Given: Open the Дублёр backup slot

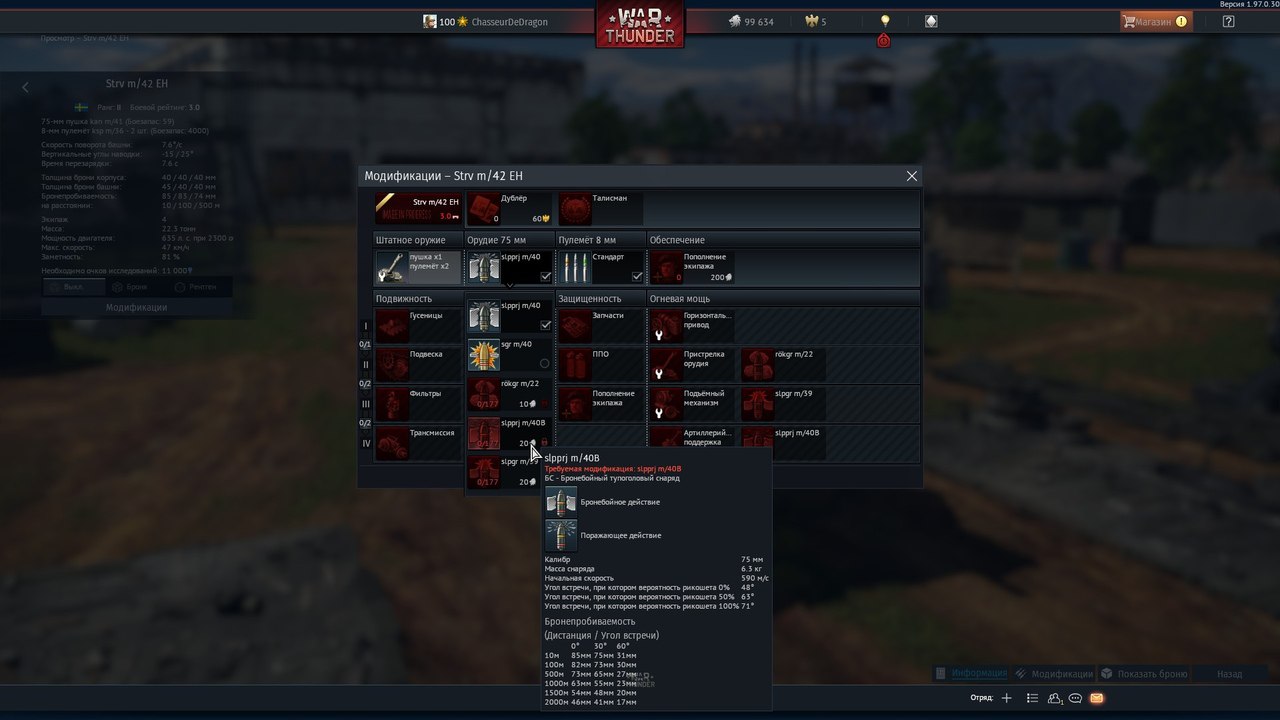Looking at the screenshot, I should (510, 209).
